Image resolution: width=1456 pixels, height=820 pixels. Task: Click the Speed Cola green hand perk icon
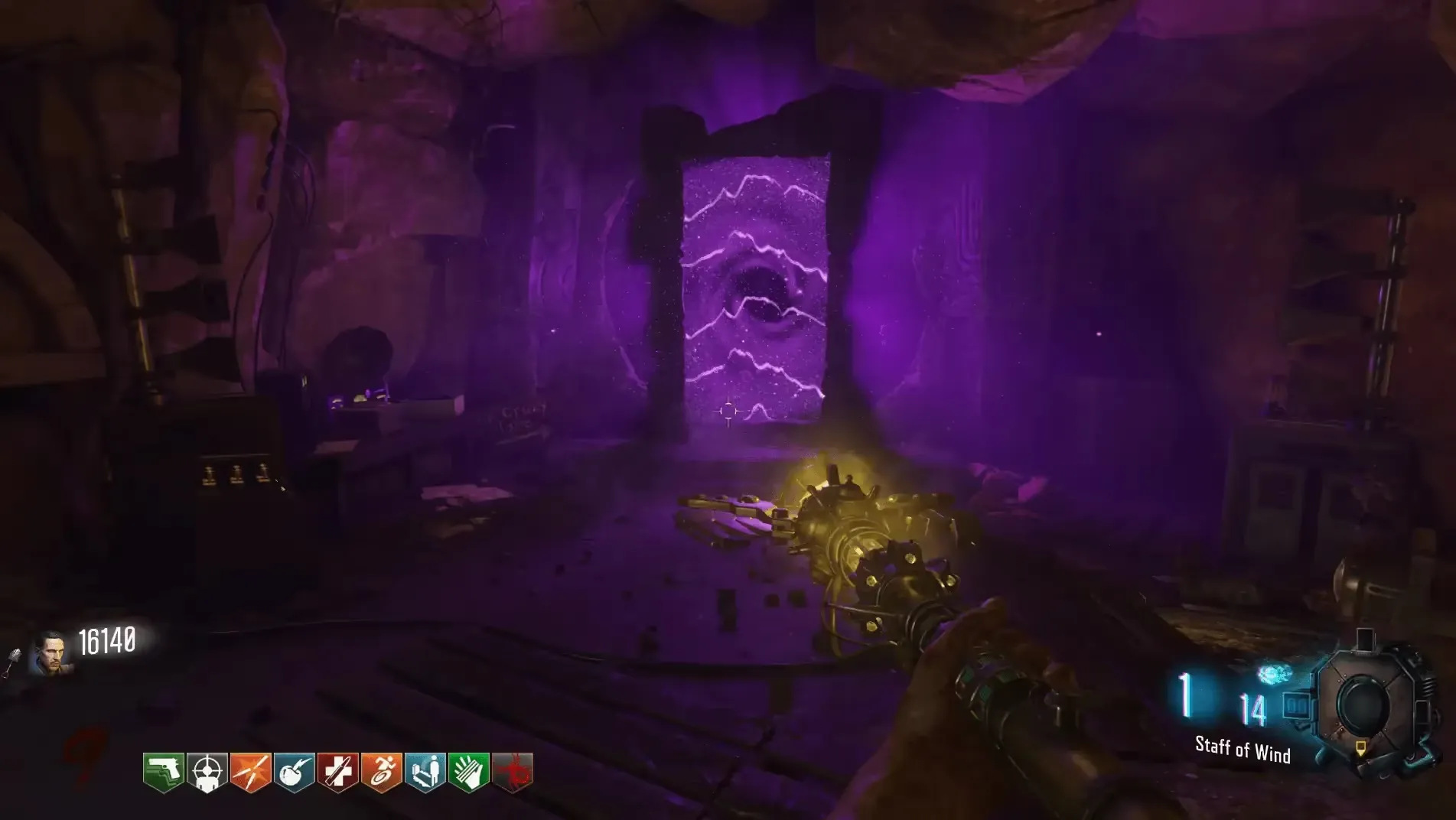(469, 773)
